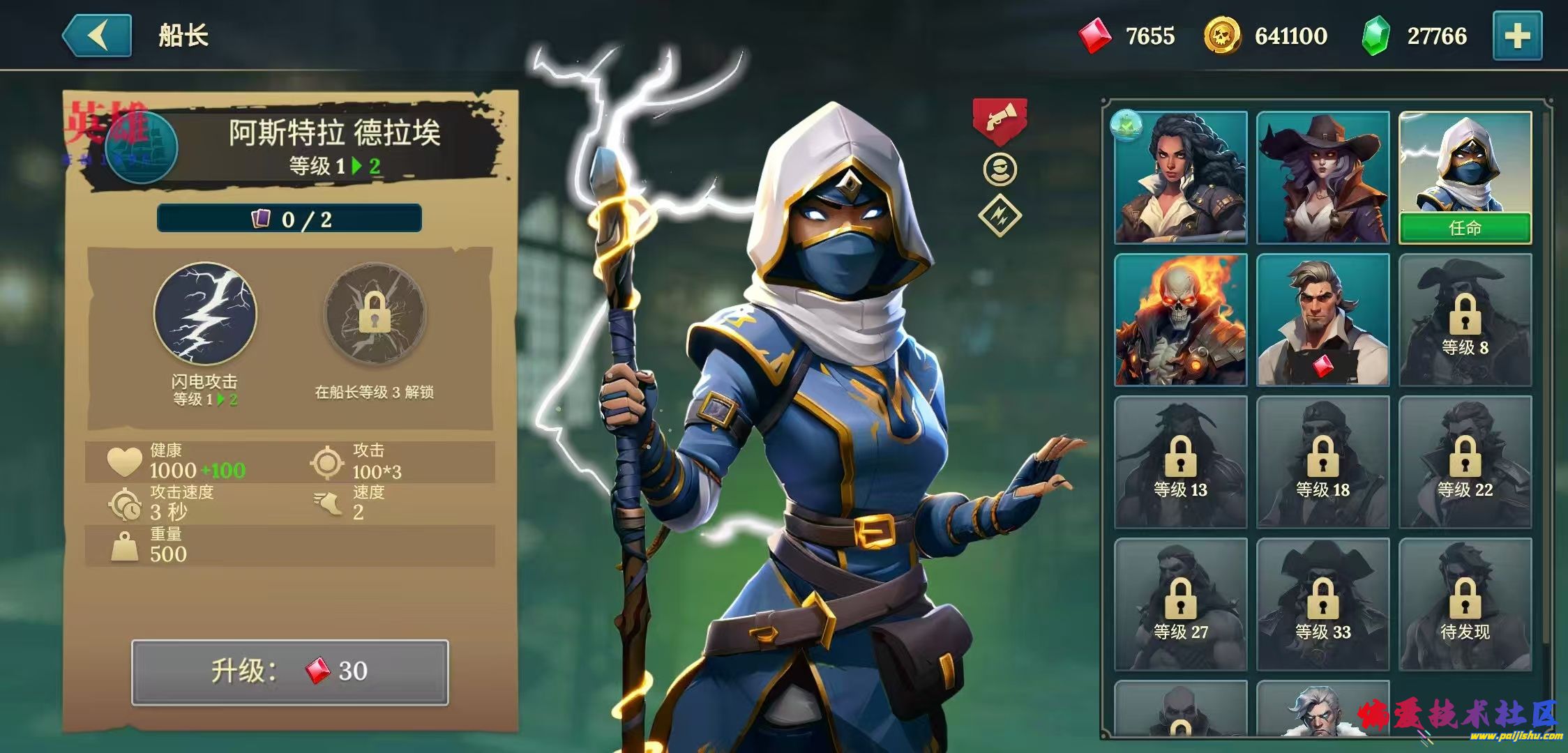Add currency with the plus button
The image size is (1568, 753).
1517,36
